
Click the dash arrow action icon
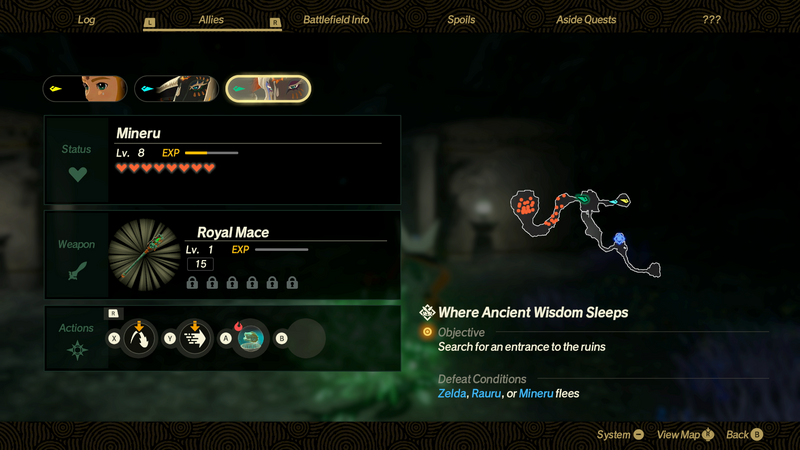(193, 339)
